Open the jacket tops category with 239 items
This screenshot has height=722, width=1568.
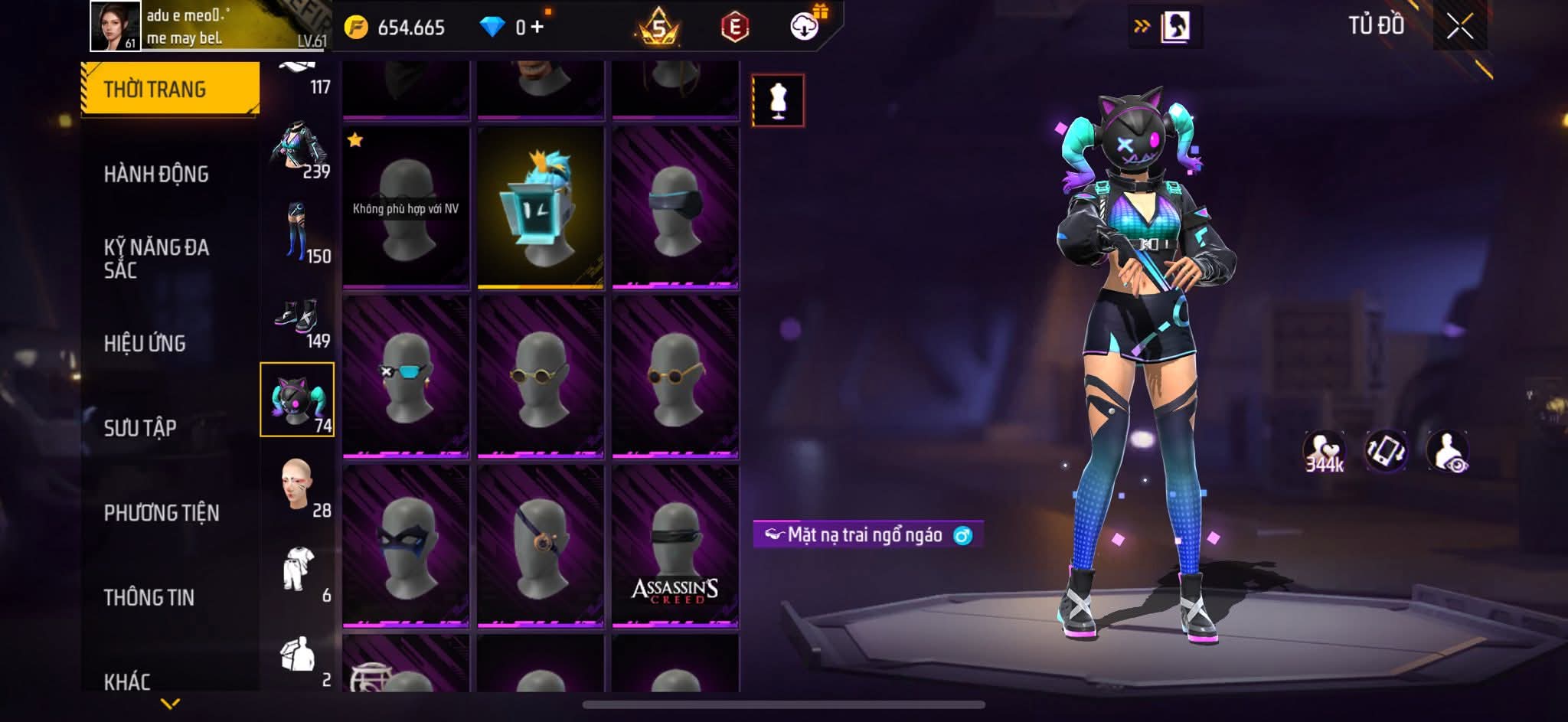[298, 149]
